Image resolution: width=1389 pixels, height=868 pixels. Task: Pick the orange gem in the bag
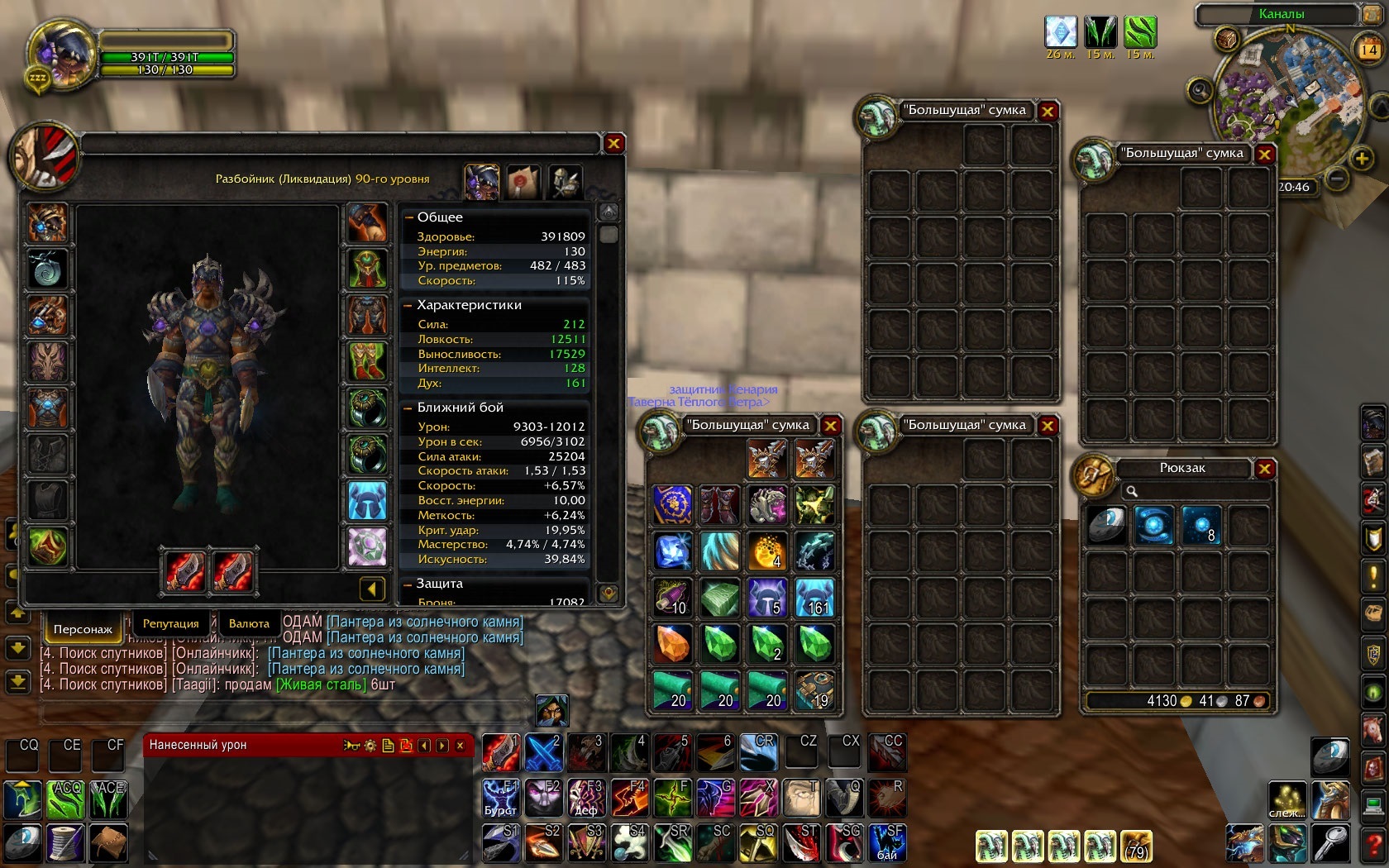coord(672,644)
